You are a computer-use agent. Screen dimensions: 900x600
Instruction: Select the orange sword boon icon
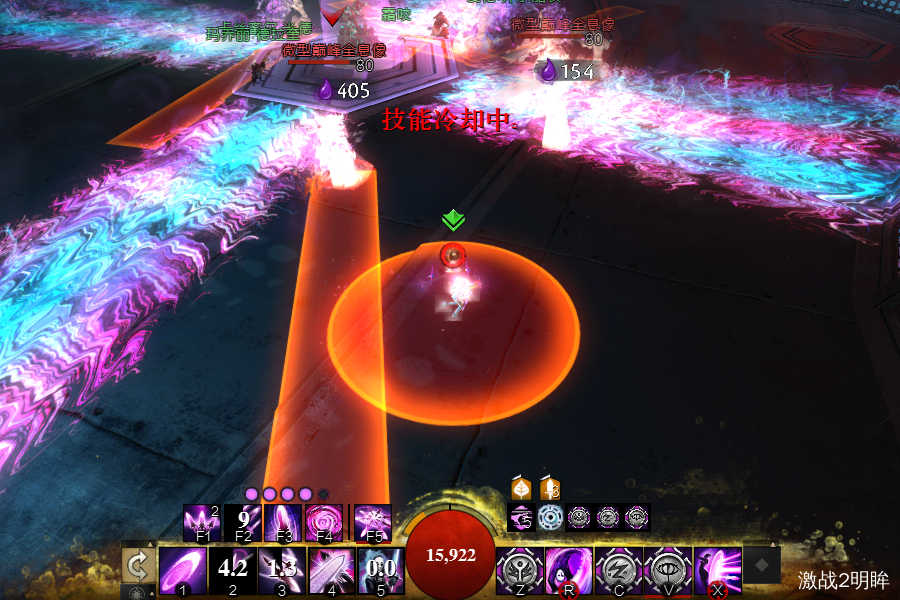point(550,489)
